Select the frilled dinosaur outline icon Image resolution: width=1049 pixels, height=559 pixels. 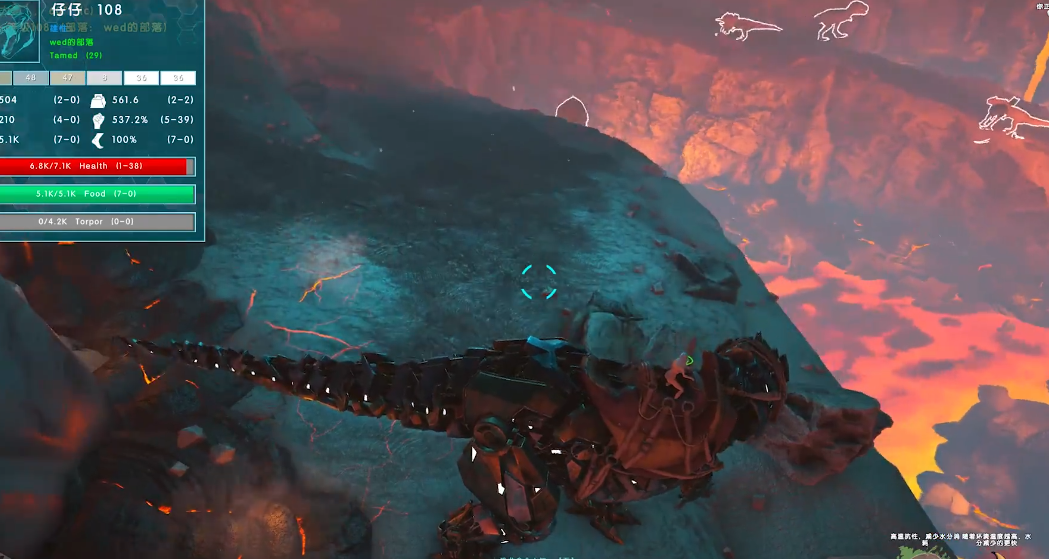point(737,26)
